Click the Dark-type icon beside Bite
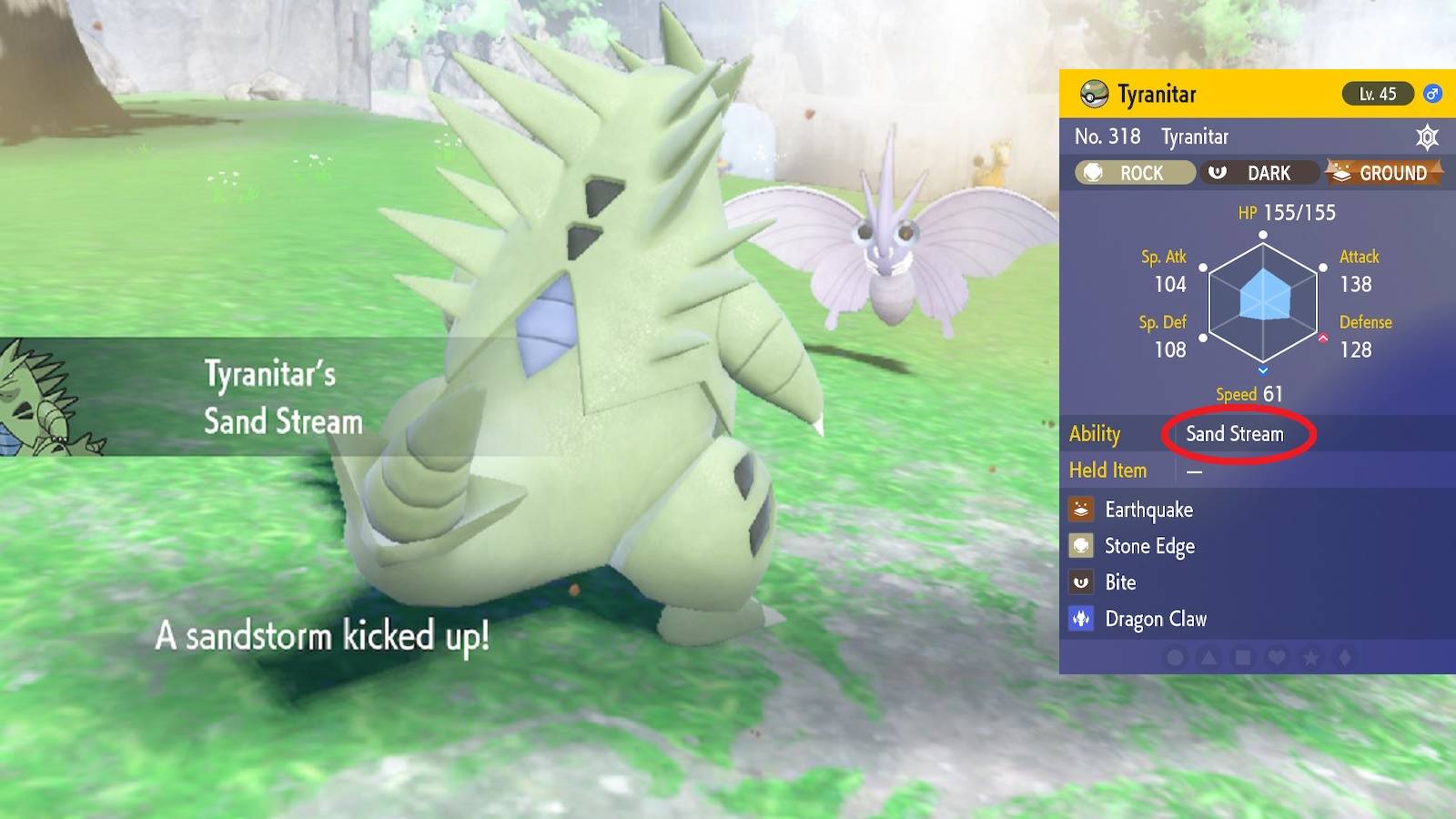 (1080, 582)
